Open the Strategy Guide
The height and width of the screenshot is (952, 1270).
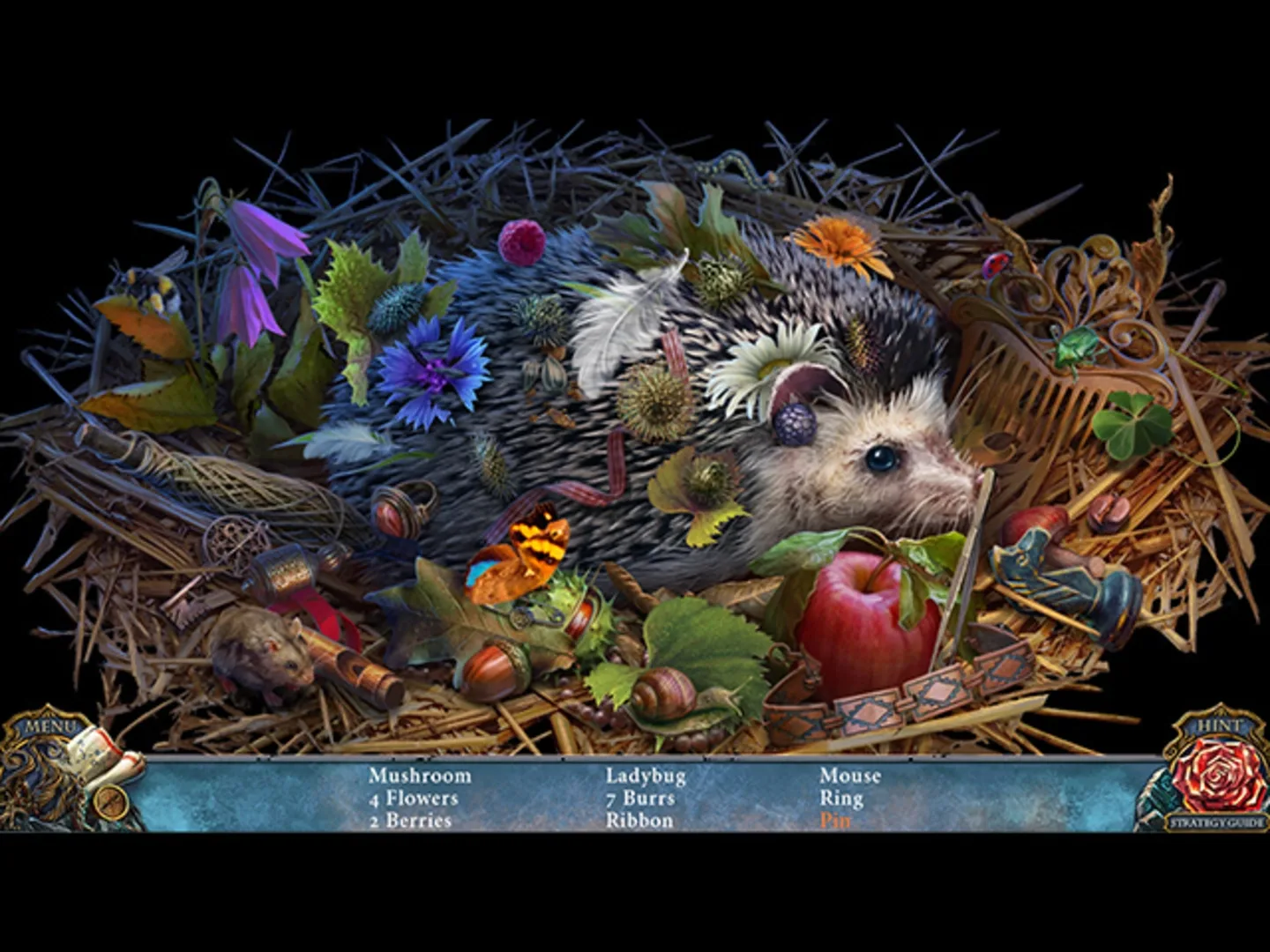[1217, 824]
